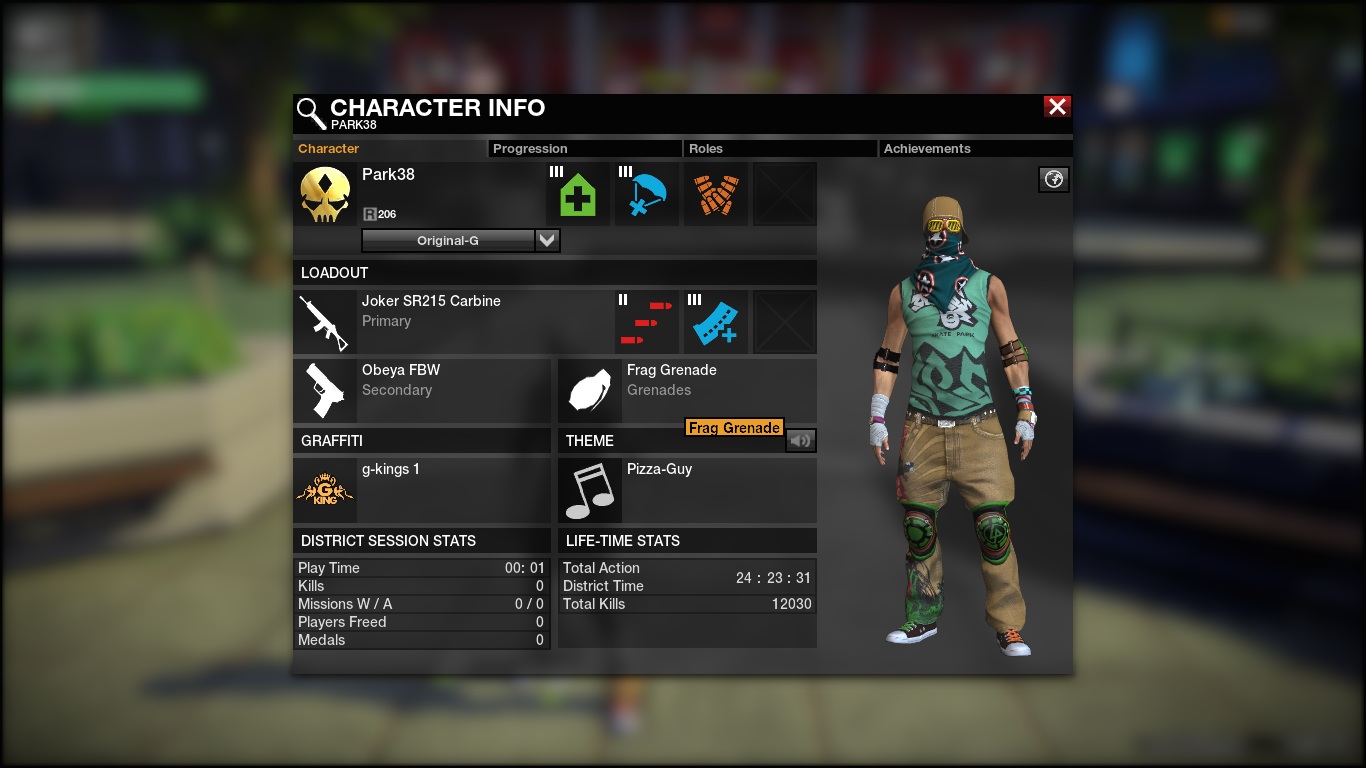Choose the blue parachute modification icon
The width and height of the screenshot is (1366, 768).
pos(646,194)
